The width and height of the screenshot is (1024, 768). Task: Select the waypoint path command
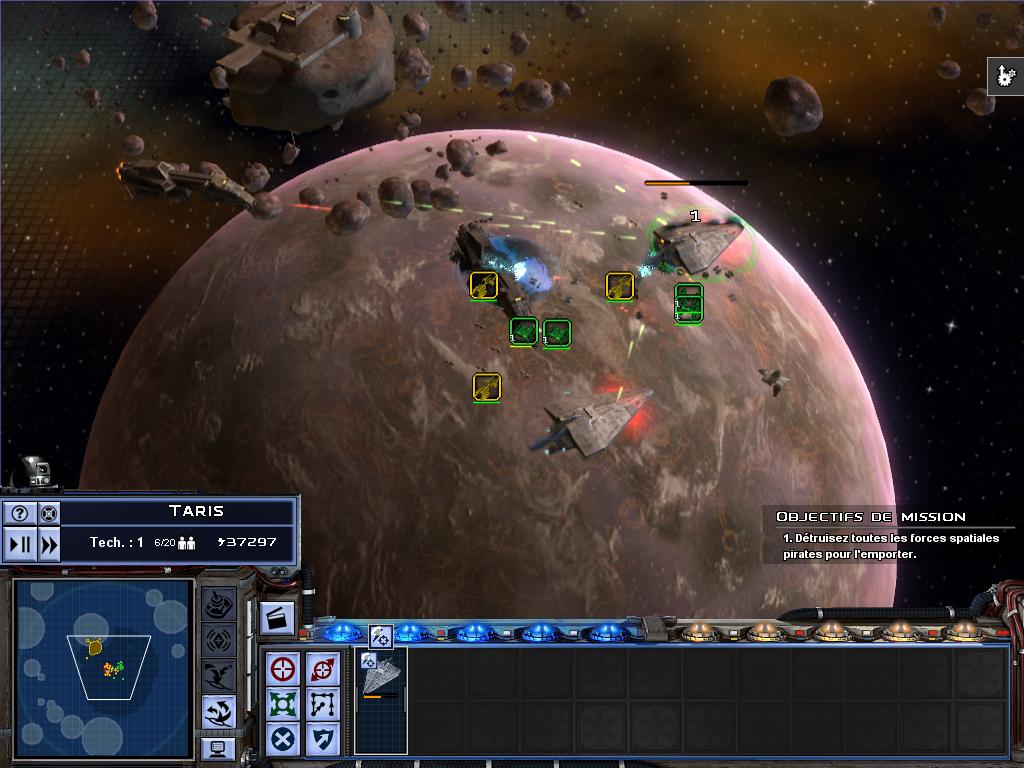coord(322,704)
